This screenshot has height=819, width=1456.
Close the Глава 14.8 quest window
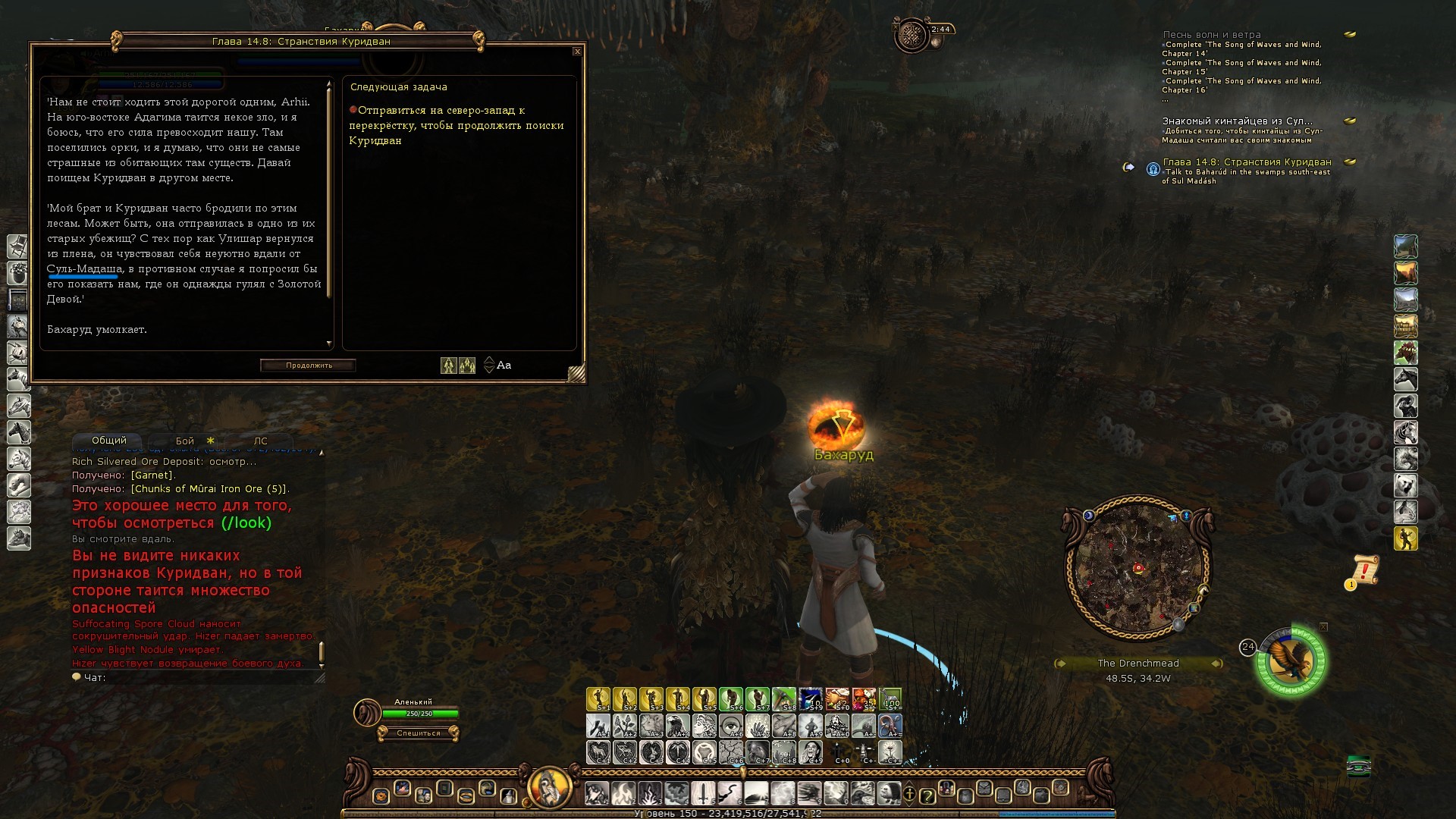click(577, 52)
